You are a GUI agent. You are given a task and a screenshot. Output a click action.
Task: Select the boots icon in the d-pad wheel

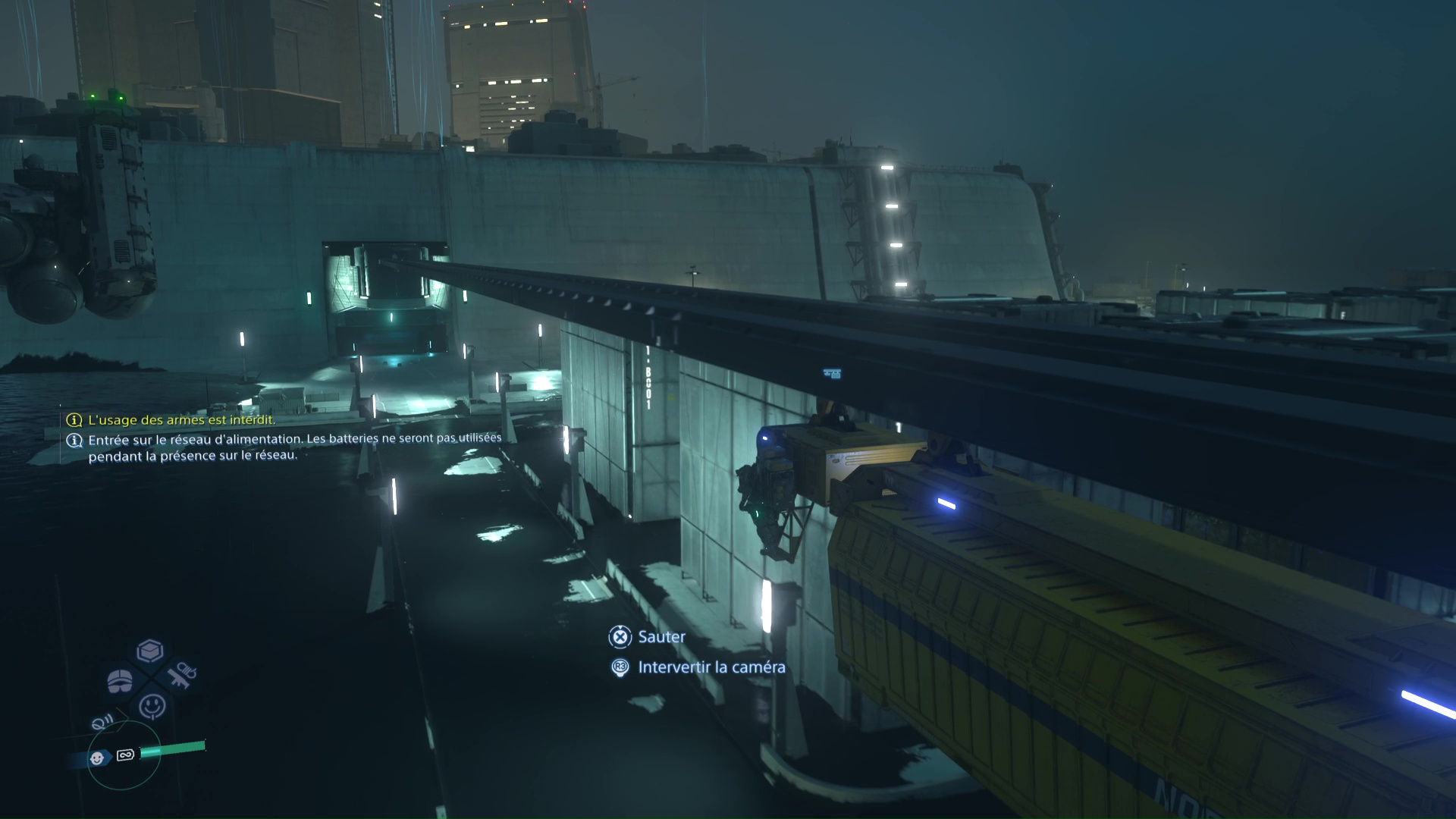coord(120,680)
